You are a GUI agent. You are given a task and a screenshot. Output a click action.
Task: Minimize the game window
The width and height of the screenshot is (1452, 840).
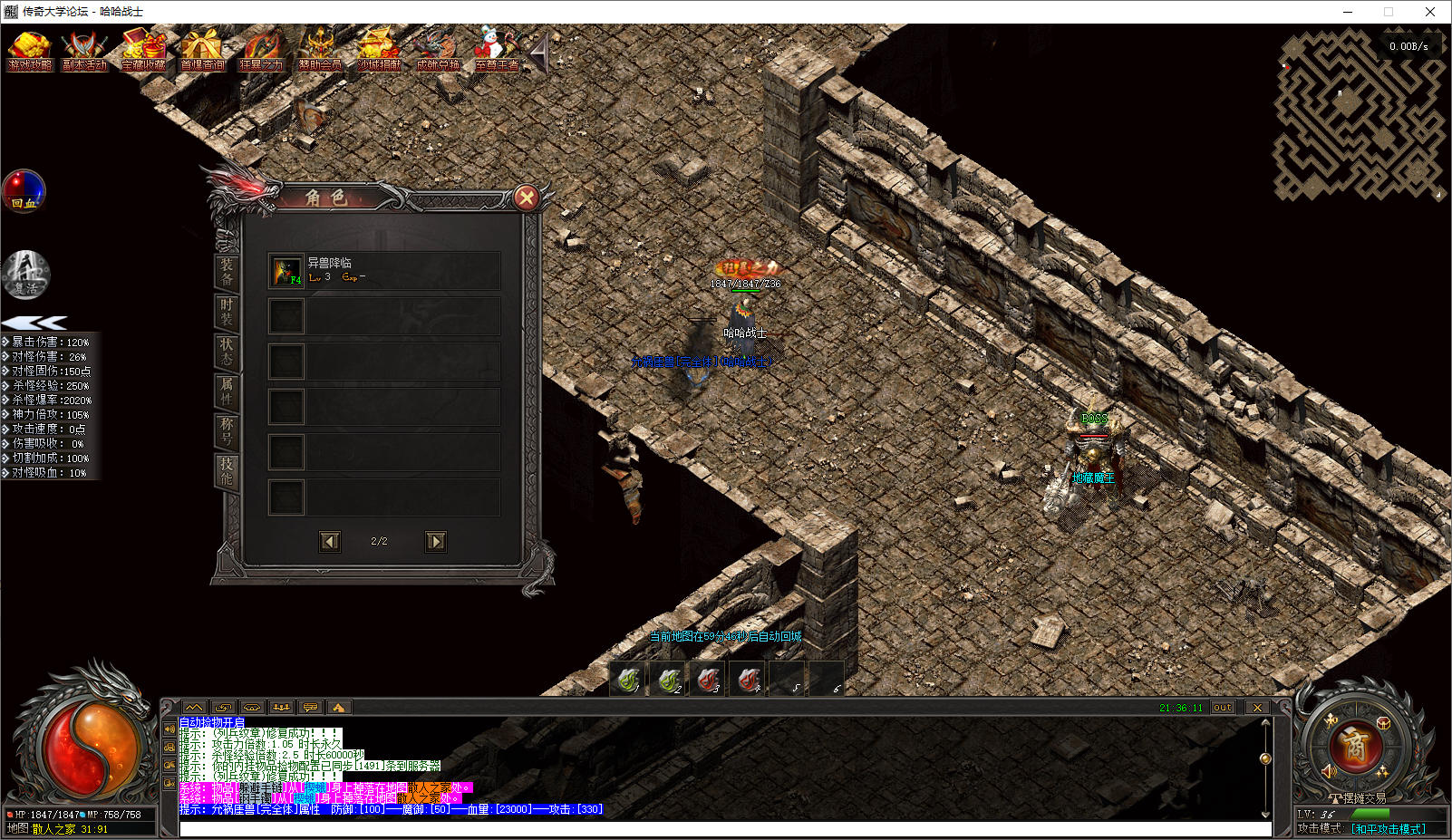tap(1348, 12)
